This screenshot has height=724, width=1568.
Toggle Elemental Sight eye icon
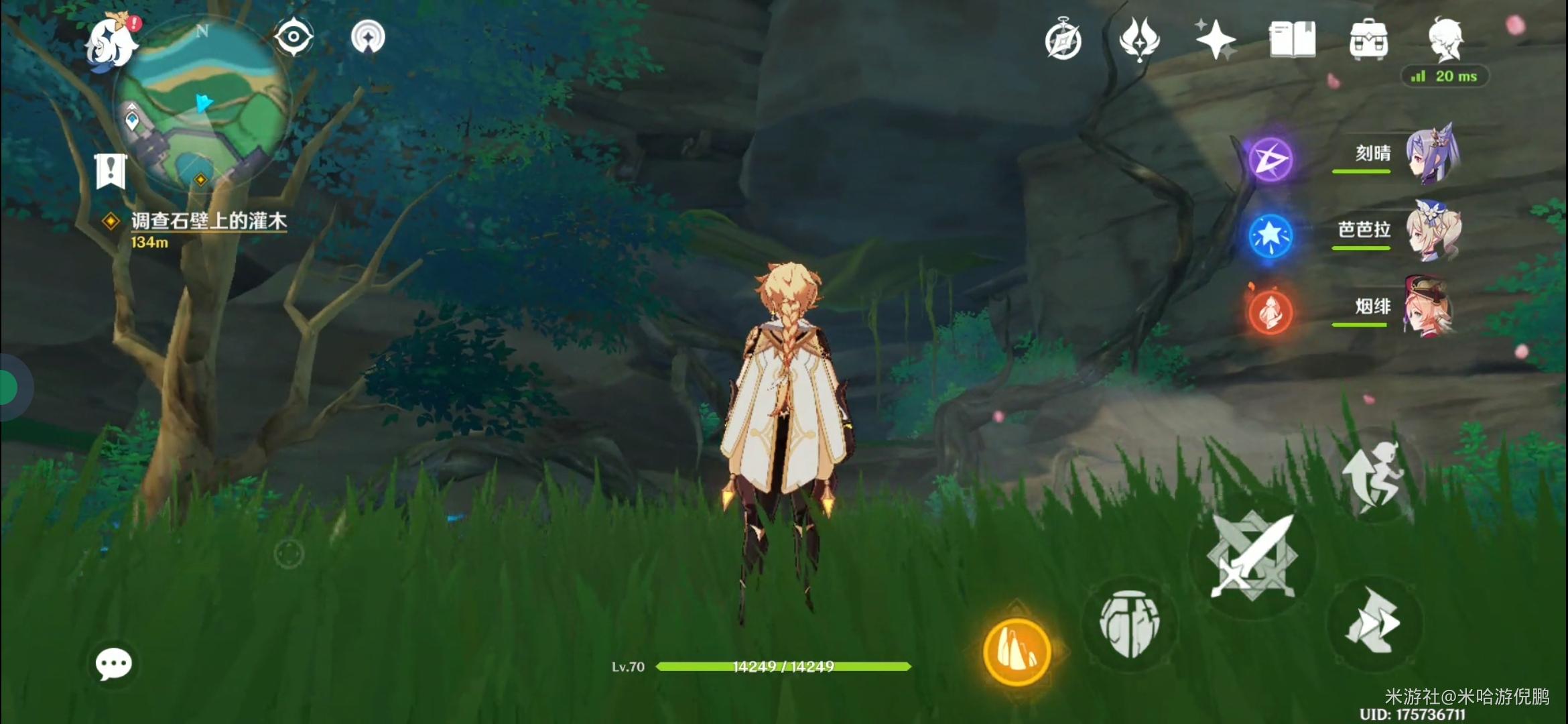point(293,36)
